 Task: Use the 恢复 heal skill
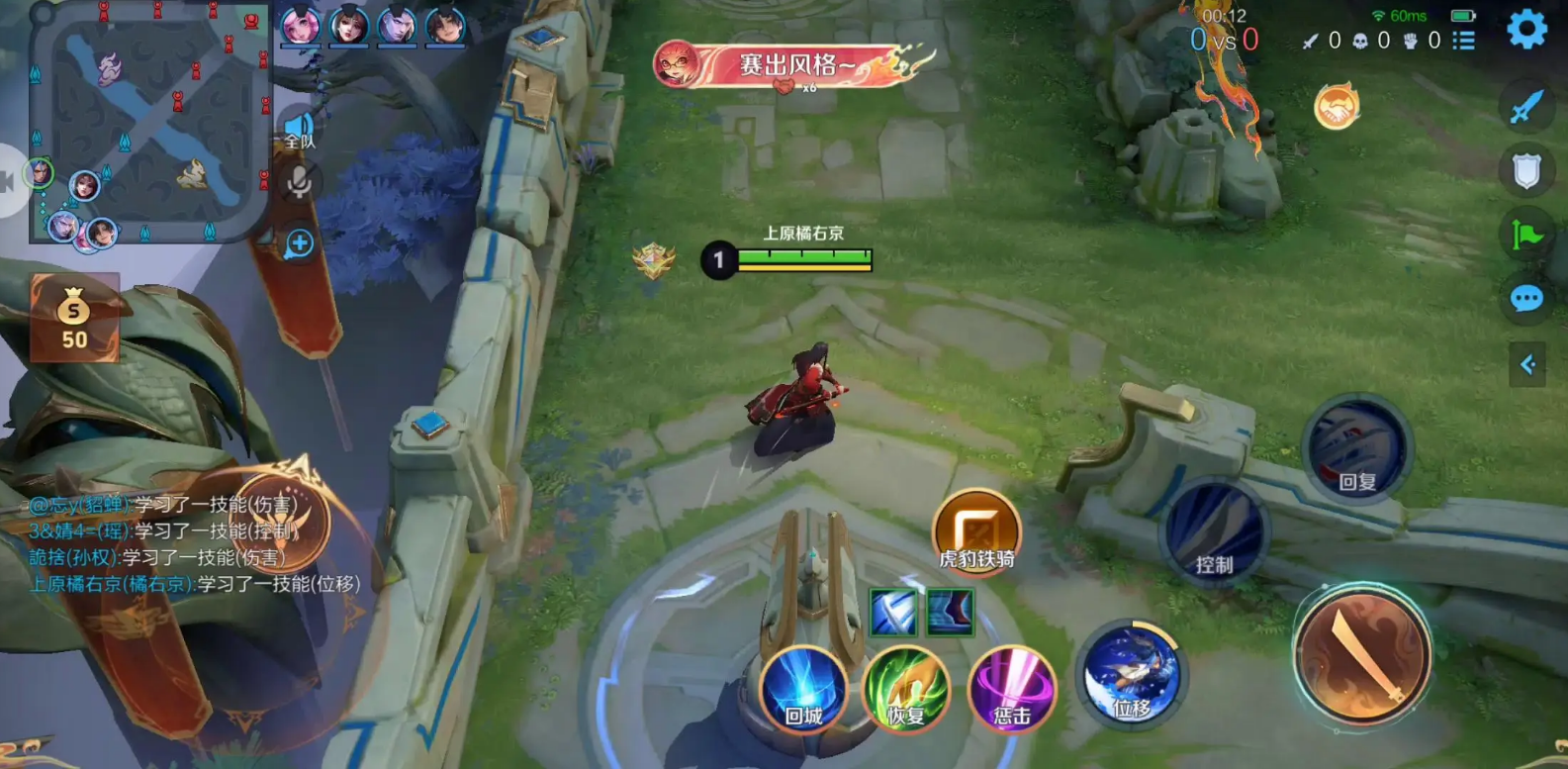[905, 689]
